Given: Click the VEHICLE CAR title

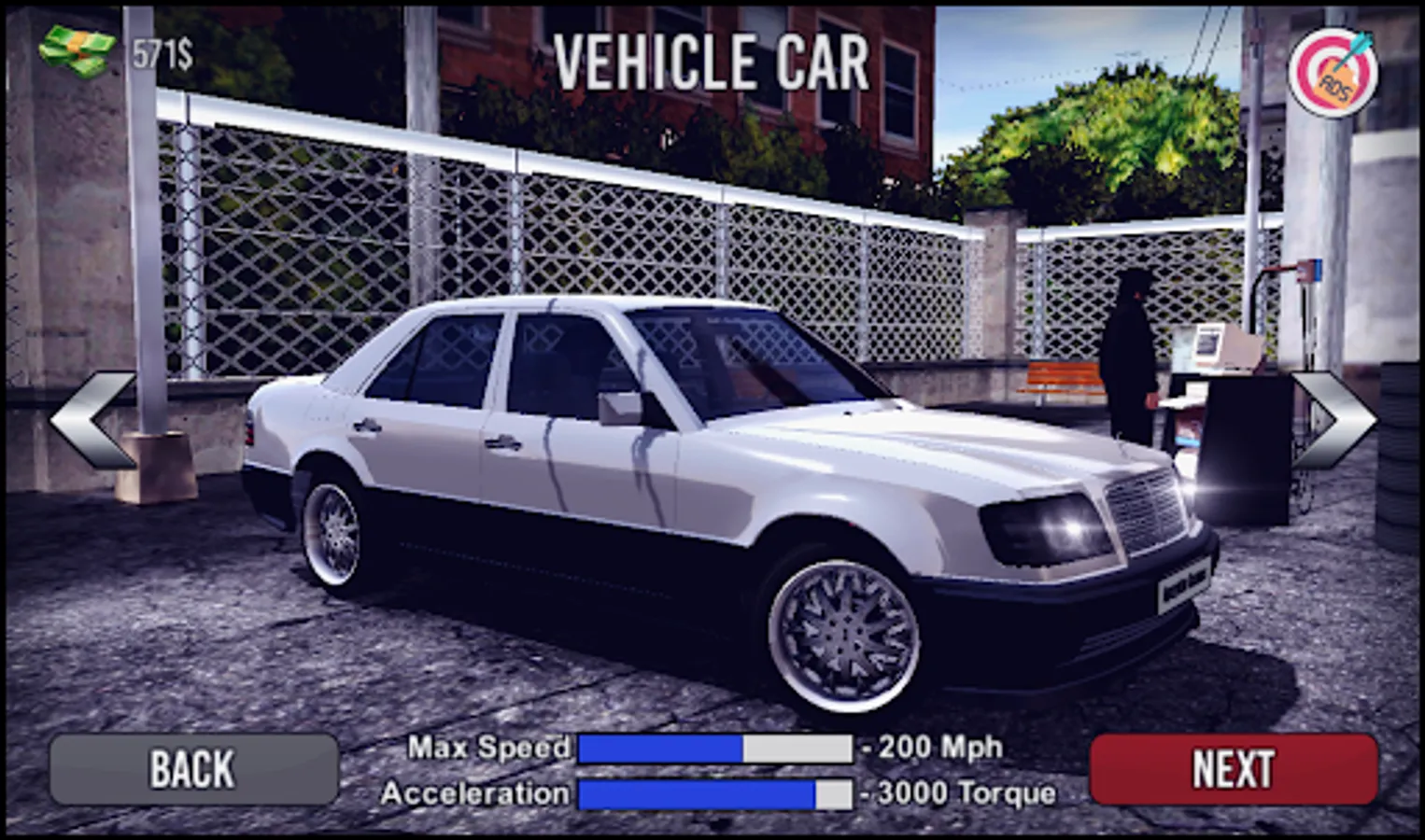Looking at the screenshot, I should [x=712, y=61].
